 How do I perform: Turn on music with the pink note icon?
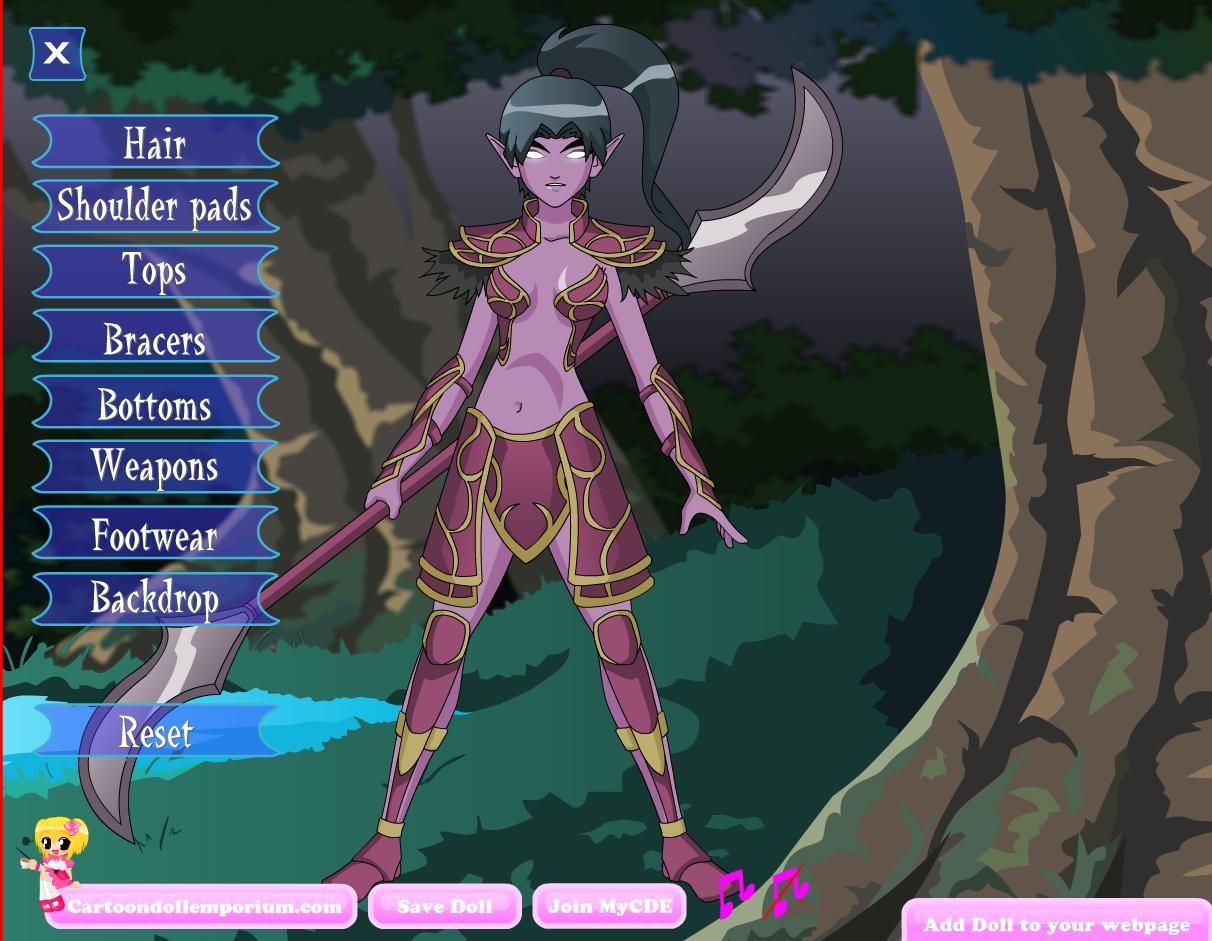(735, 890)
